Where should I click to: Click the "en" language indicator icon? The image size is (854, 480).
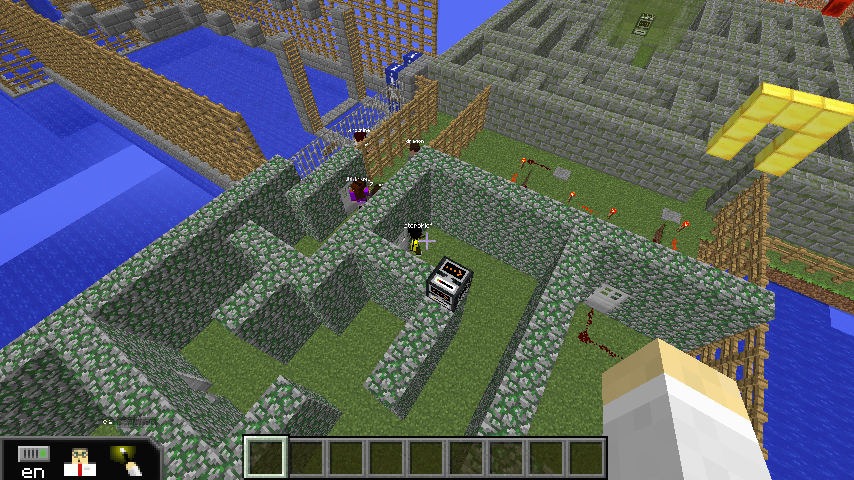(33, 461)
